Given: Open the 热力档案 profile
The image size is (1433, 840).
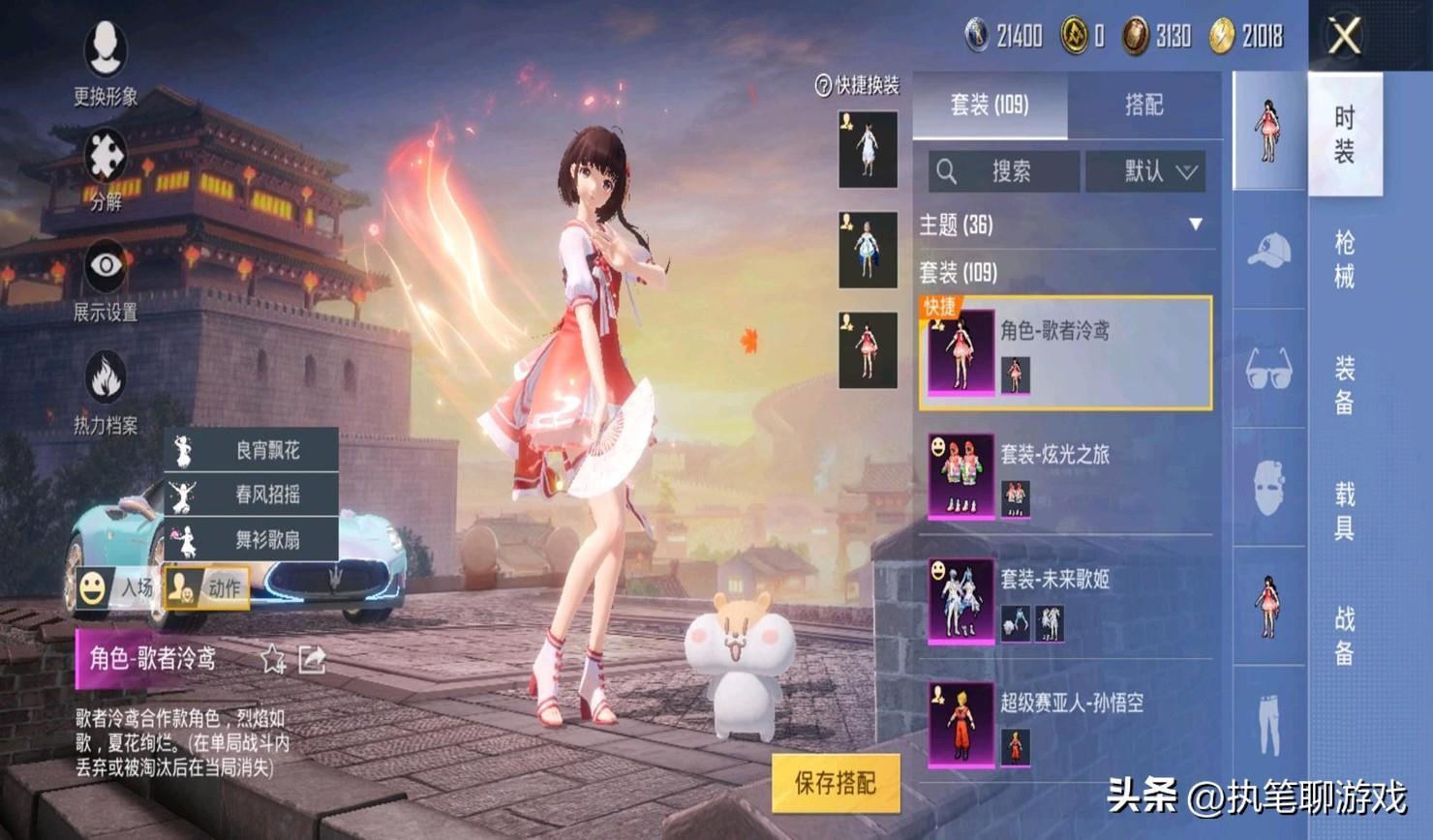Looking at the screenshot, I should [106, 392].
